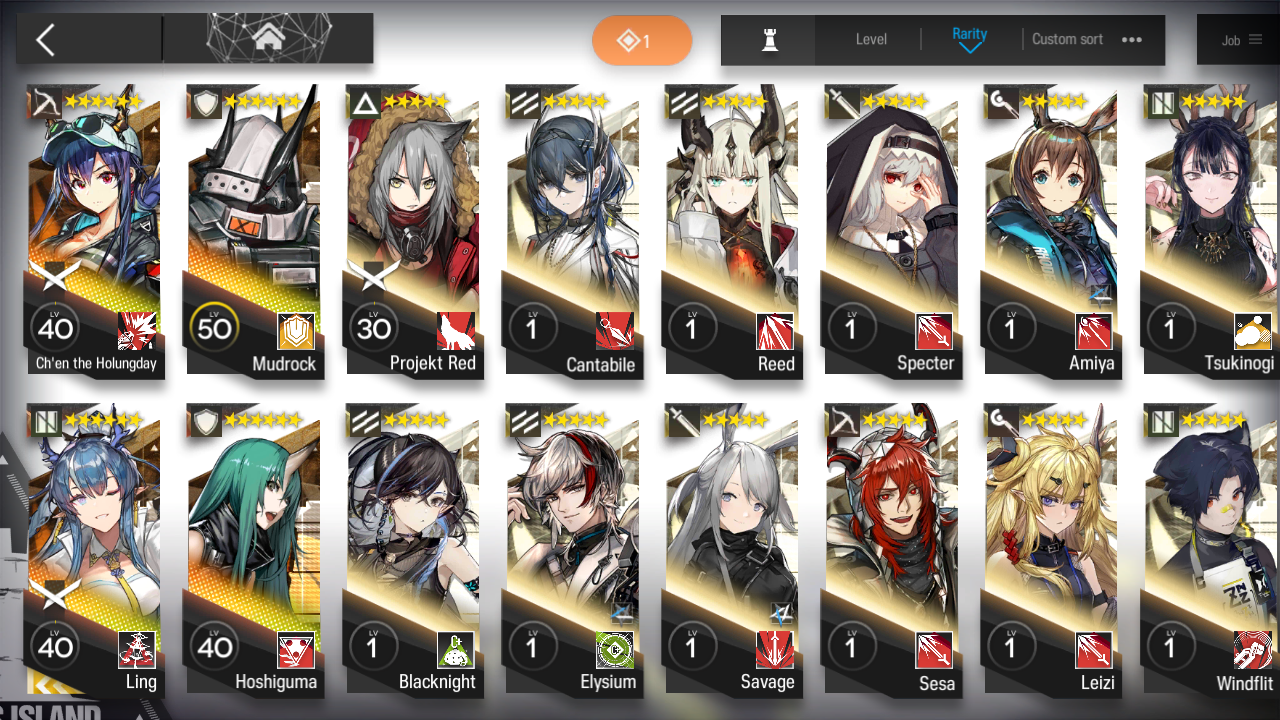This screenshot has height=720, width=1280.
Task: Click the green faction badge on Blacknight's card
Action: click(x=455, y=650)
